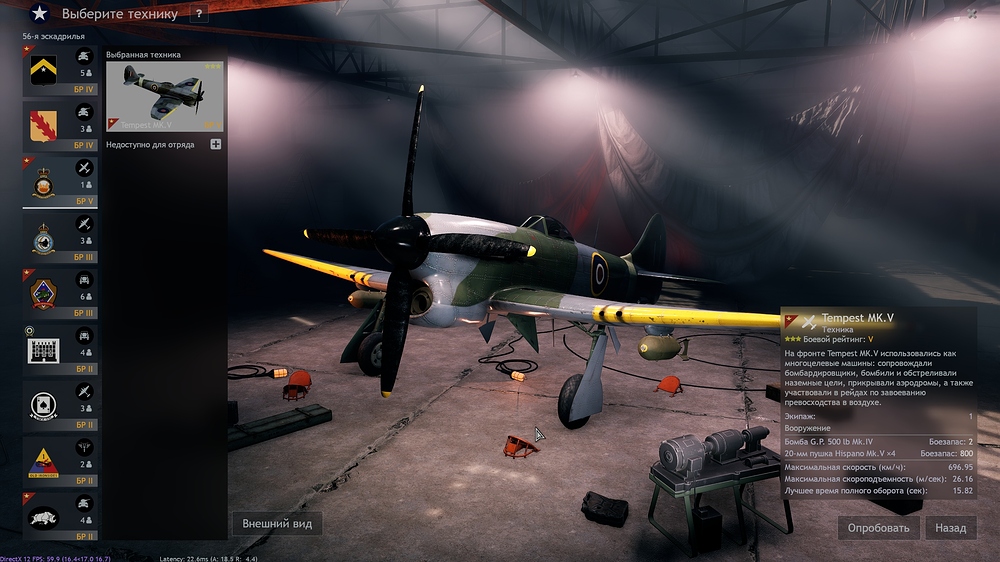The width and height of the screenshot is (1000, 562).
Task: Open the question mark help button
Action: click(x=199, y=14)
